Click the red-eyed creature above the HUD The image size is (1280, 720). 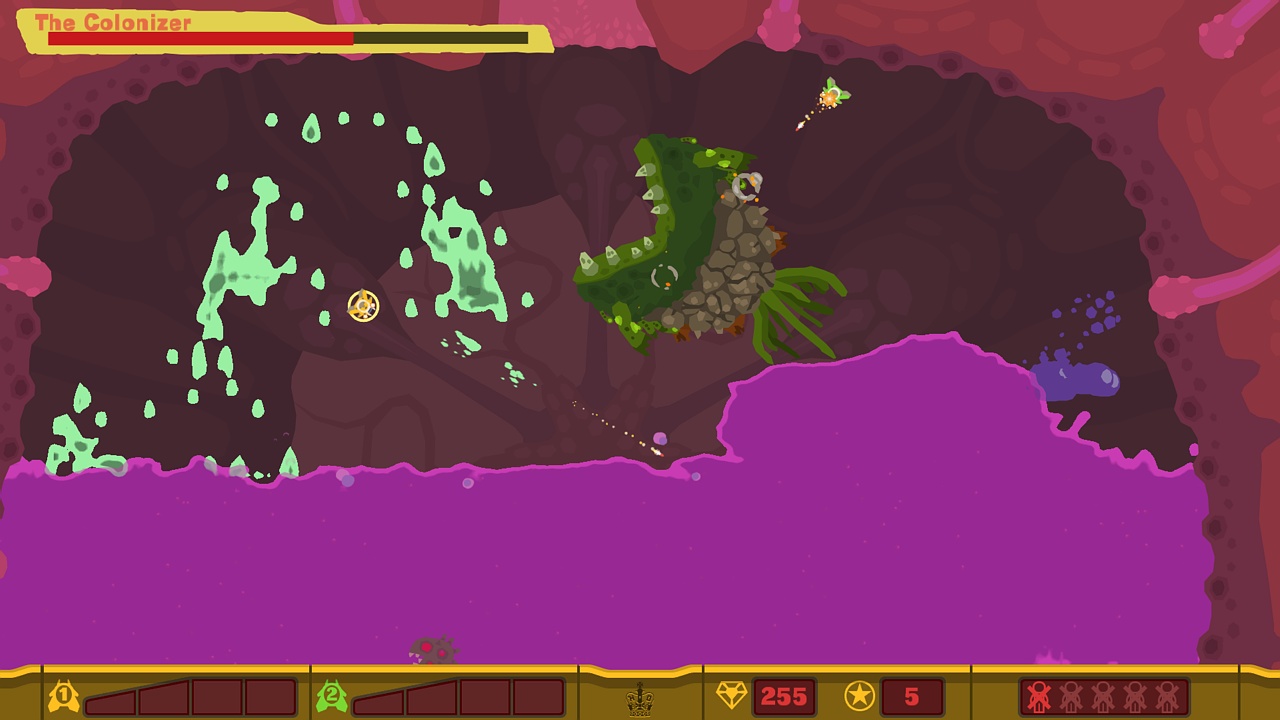coord(432,651)
